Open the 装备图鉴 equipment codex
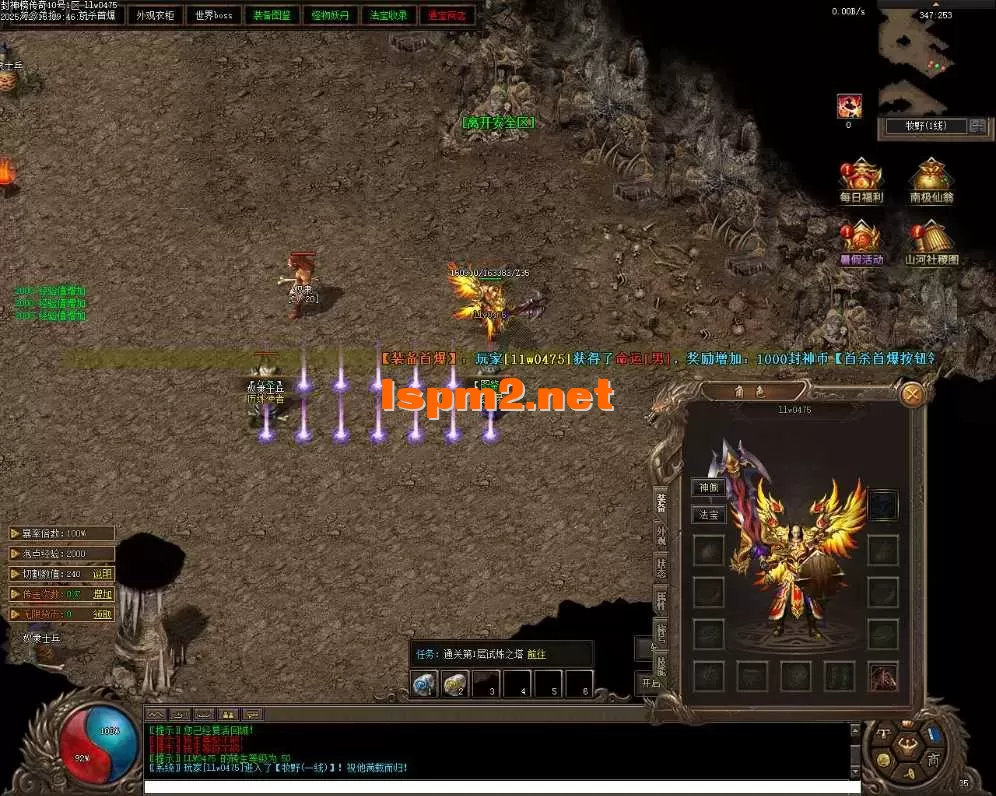Image resolution: width=996 pixels, height=796 pixels. tap(272, 16)
